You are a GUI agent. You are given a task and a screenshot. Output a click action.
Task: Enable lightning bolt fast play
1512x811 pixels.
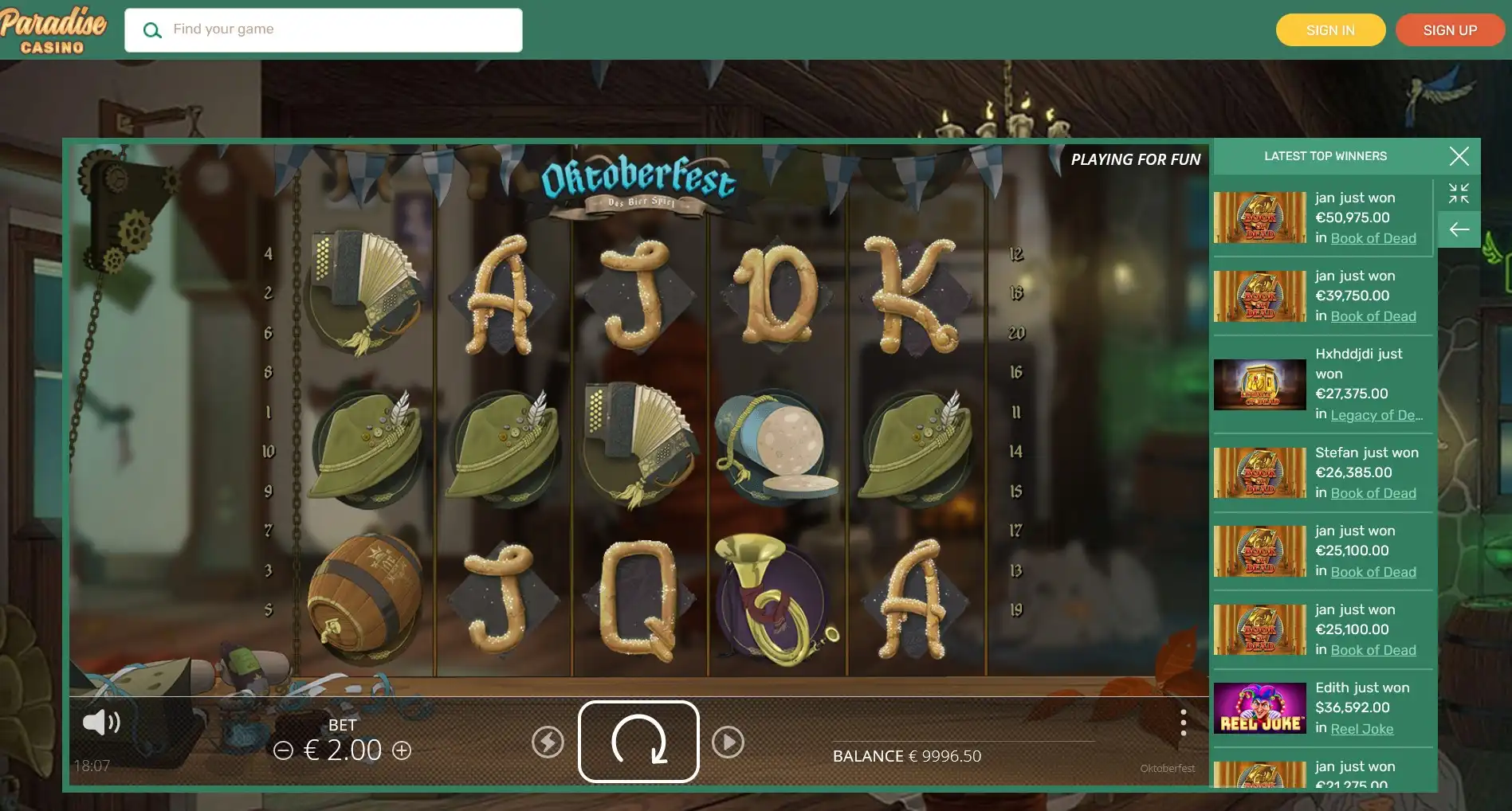pyautogui.click(x=548, y=742)
